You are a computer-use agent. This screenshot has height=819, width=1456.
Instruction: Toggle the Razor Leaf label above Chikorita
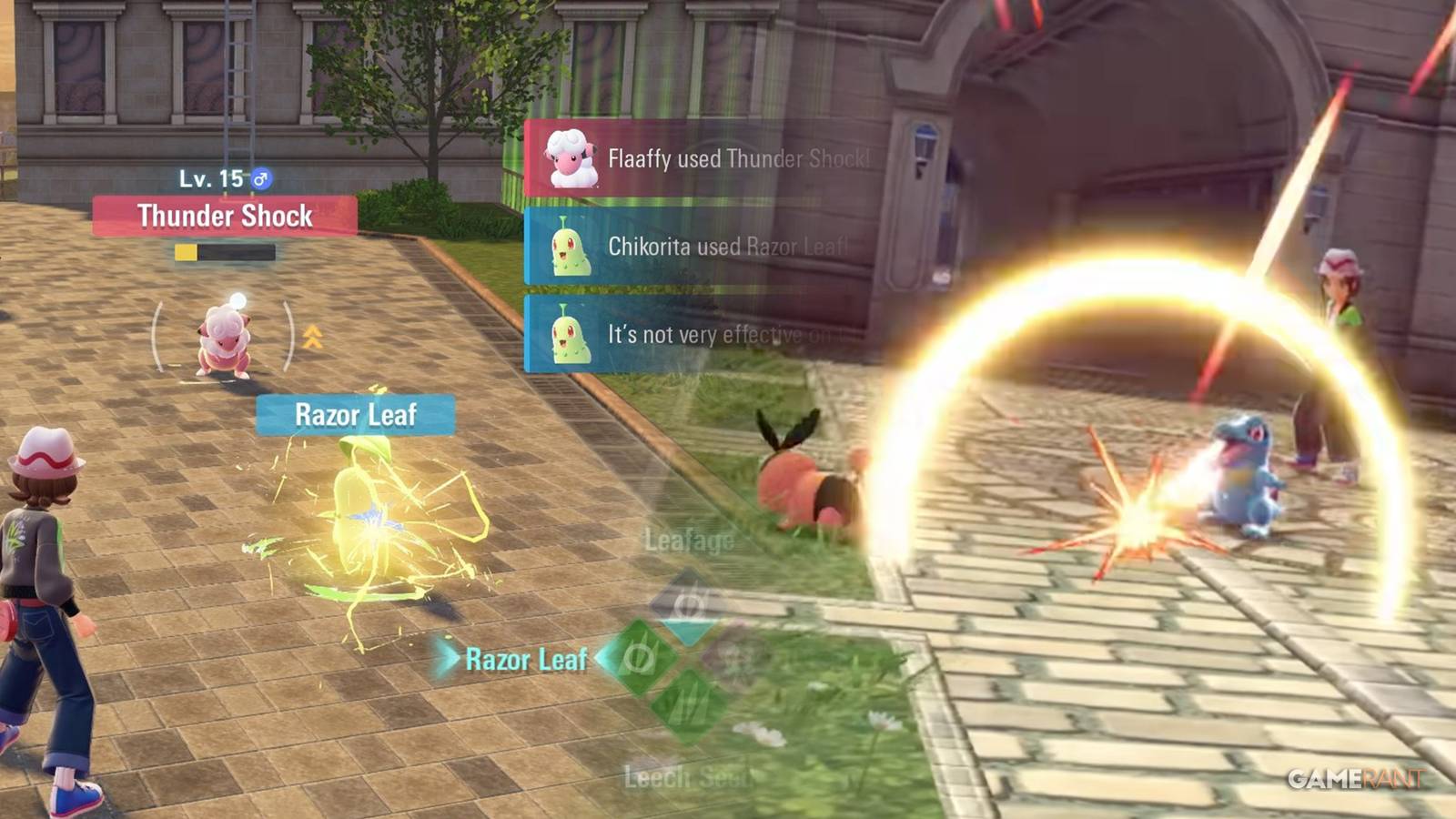(x=355, y=415)
